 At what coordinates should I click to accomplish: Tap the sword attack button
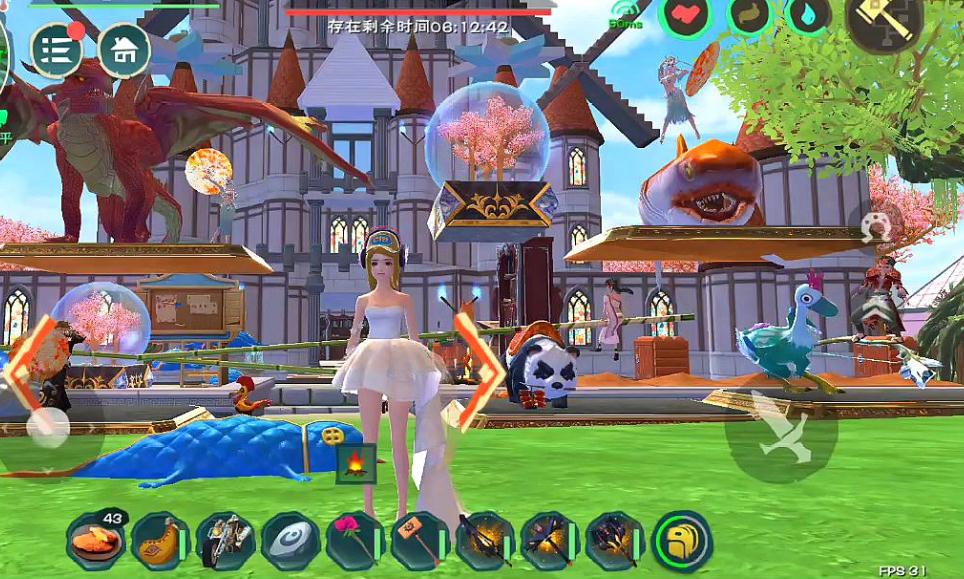tap(781, 427)
